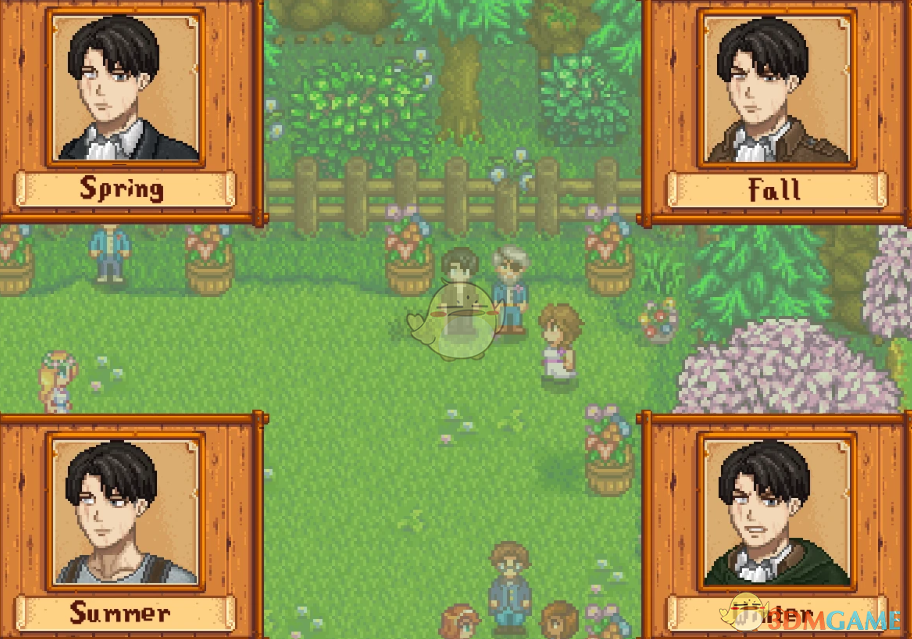Screen dimensions: 912x639
Task: Choose the Fall character portrait
Action: [x=776, y=87]
